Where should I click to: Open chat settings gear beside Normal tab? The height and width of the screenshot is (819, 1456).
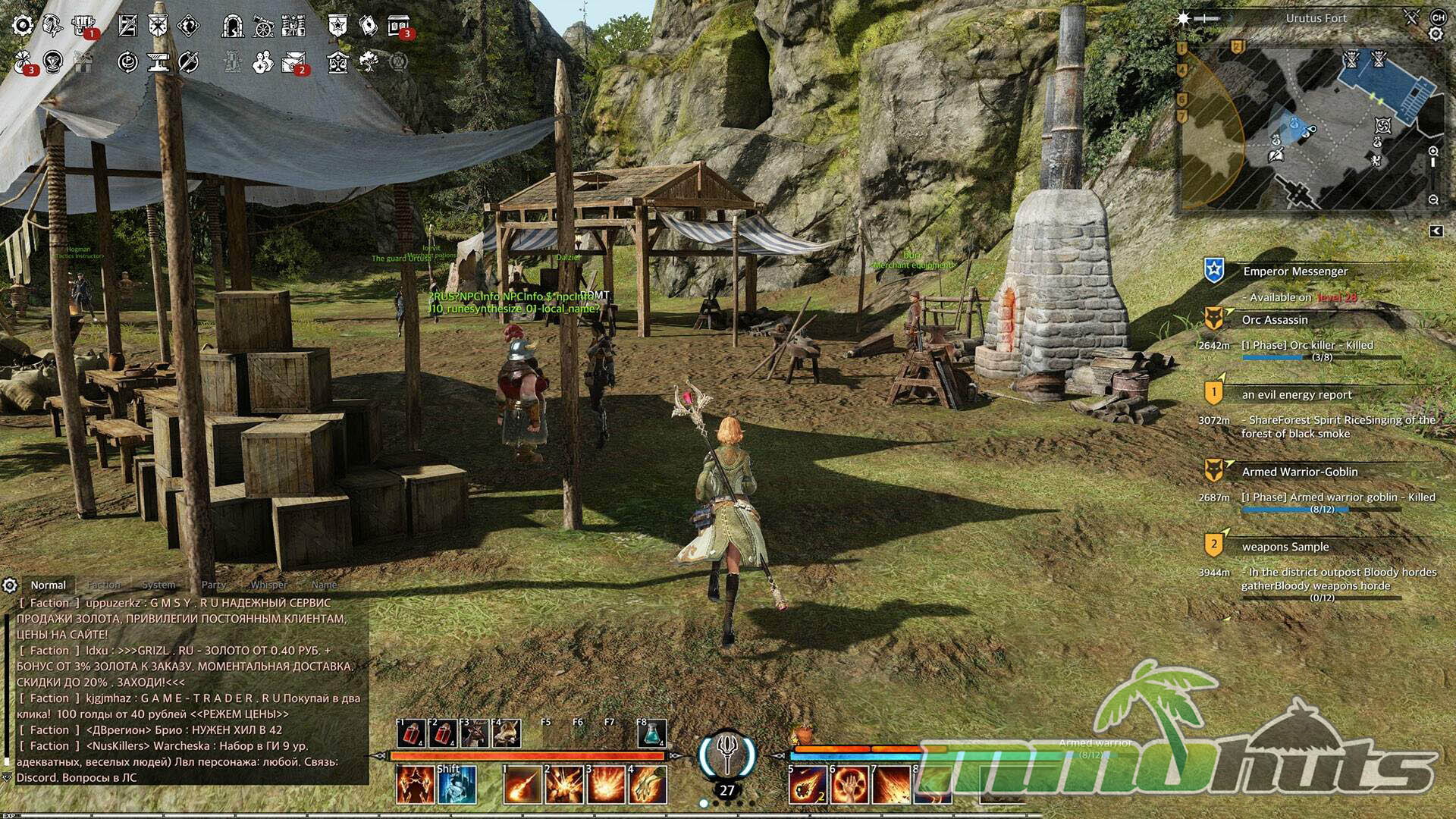click(x=10, y=585)
